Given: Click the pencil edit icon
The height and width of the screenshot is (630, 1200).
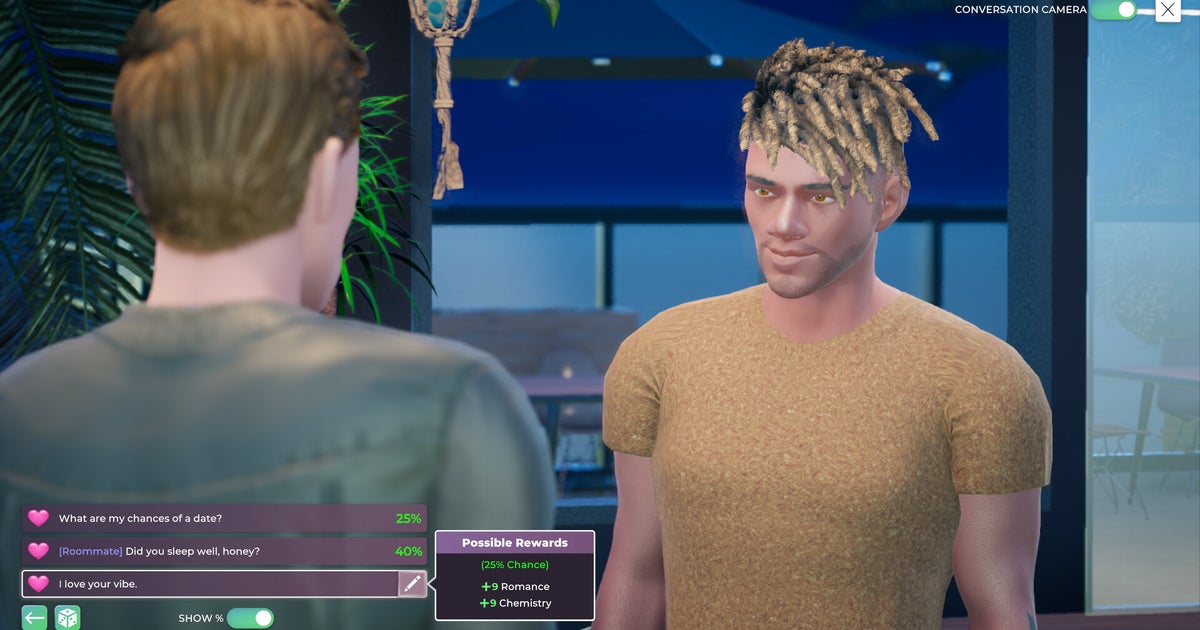Looking at the screenshot, I should [412, 584].
